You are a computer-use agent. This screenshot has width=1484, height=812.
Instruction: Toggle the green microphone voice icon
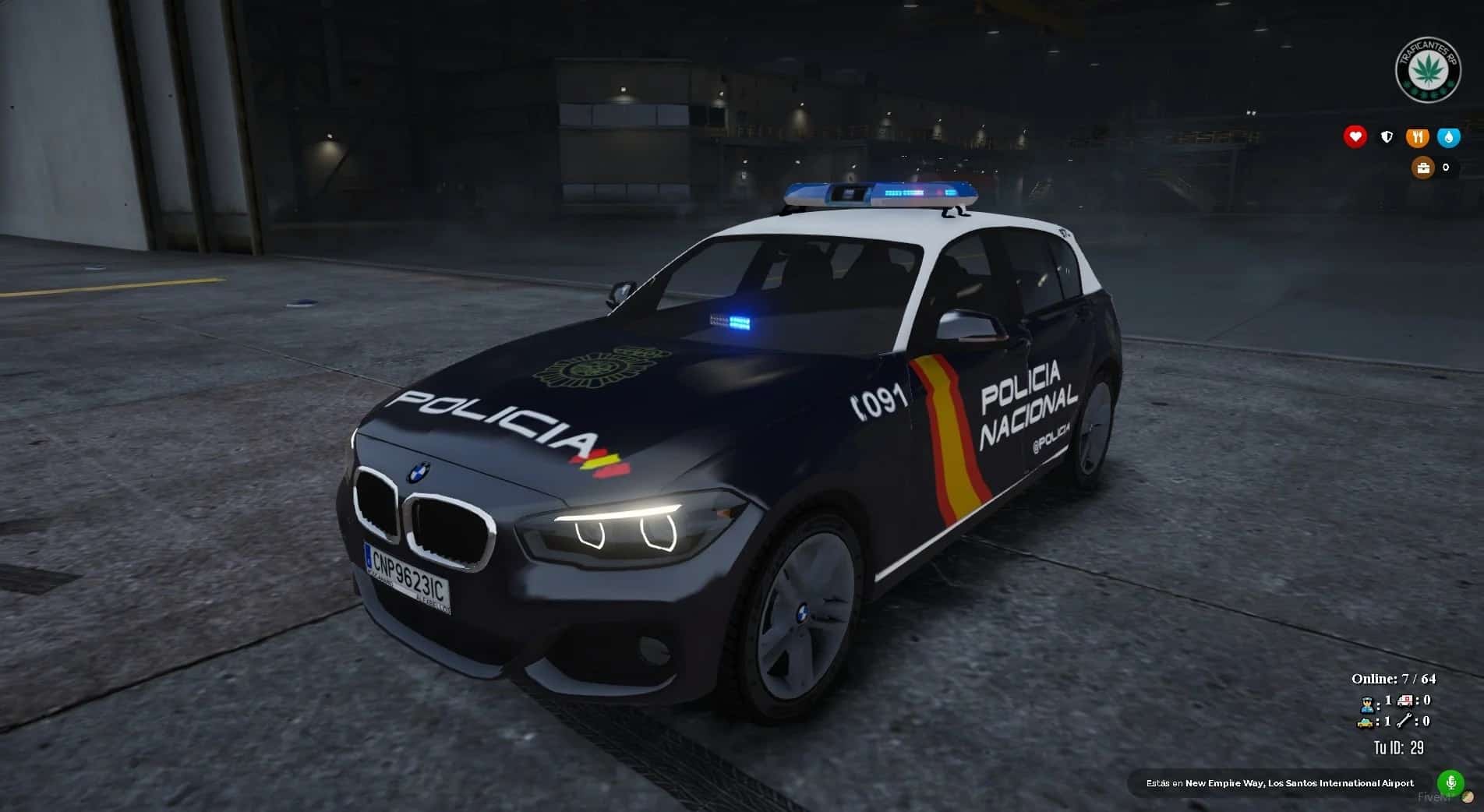click(x=1450, y=782)
